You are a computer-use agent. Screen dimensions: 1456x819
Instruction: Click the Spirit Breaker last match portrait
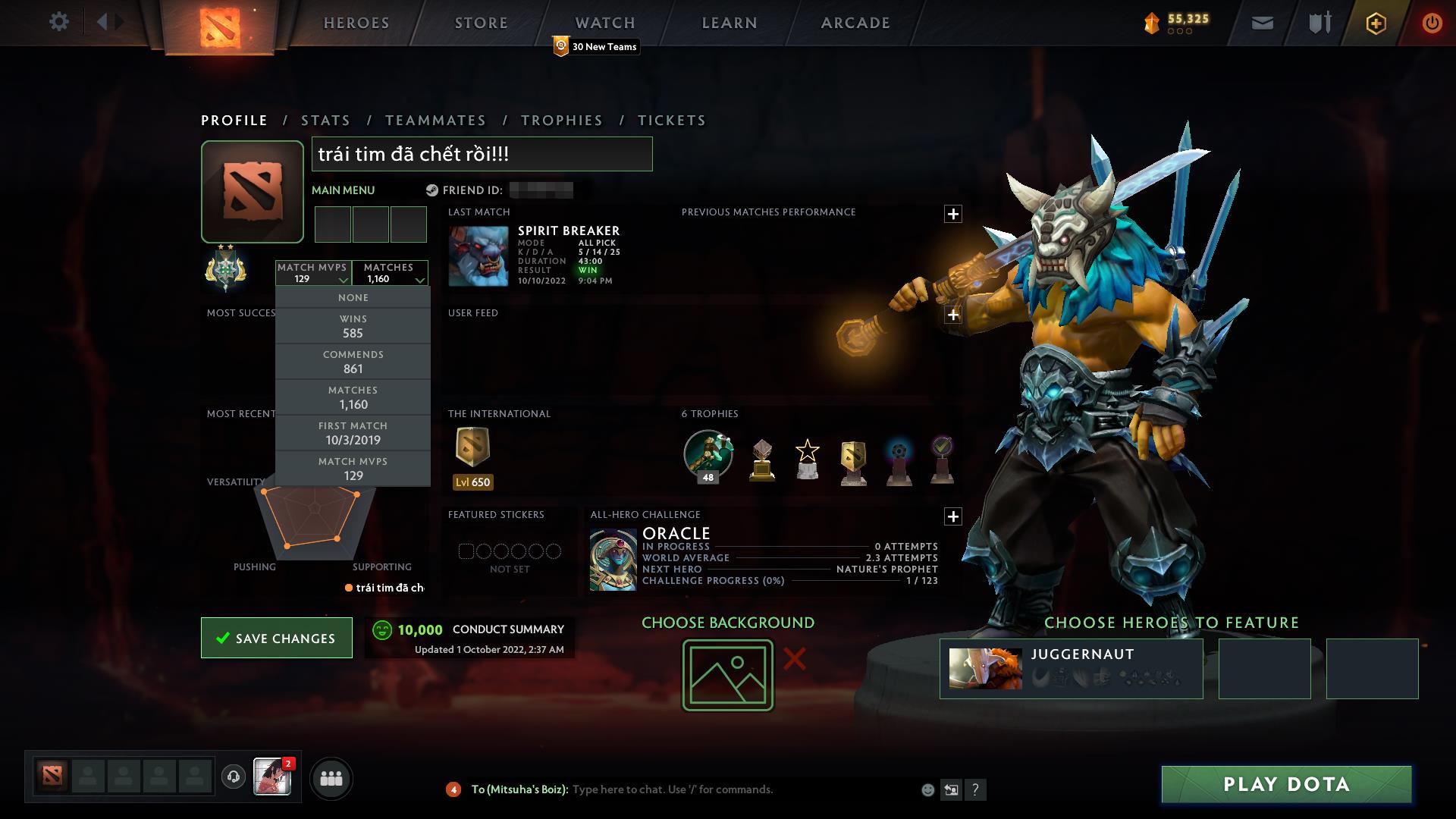tap(478, 256)
